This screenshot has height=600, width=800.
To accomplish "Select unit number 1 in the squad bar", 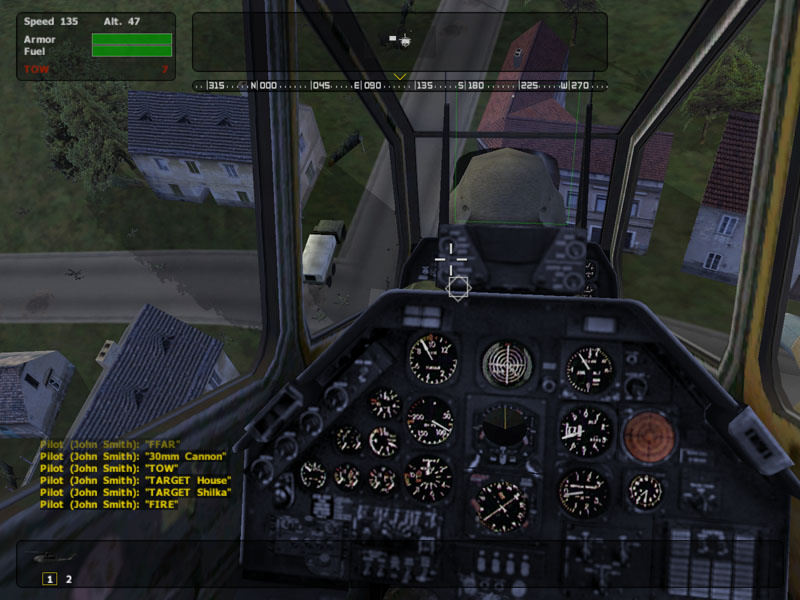I will [48, 578].
